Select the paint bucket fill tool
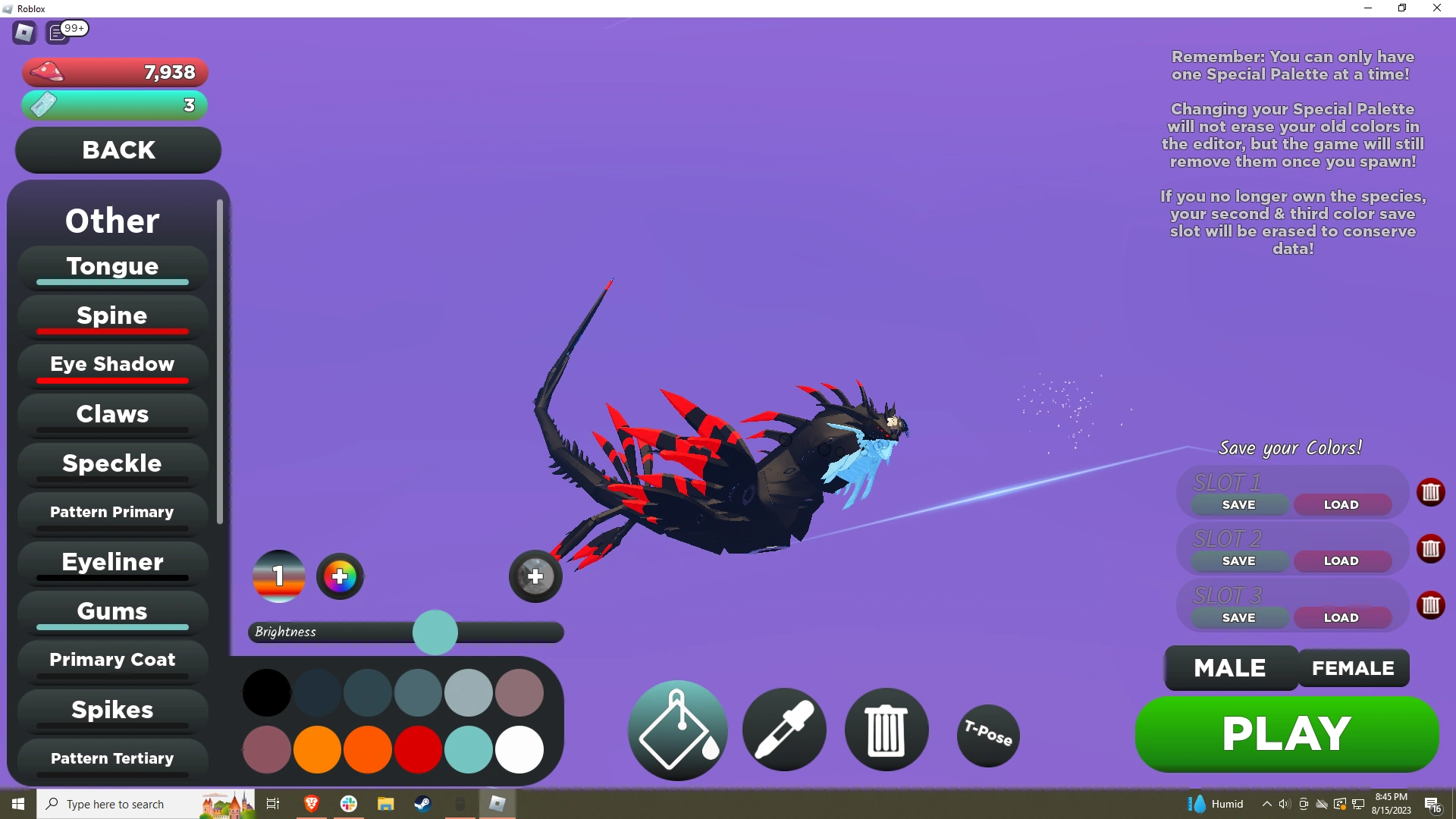1456x819 pixels. pos(676,730)
